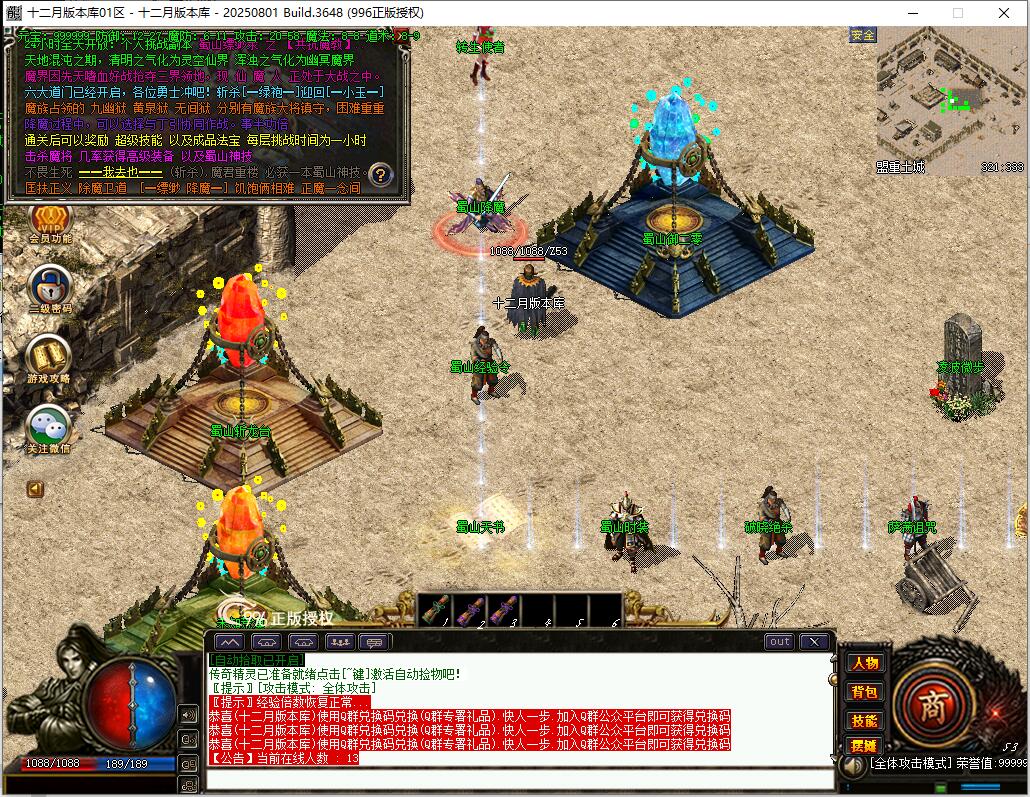Open the 二级密码 lock icon
This screenshot has height=797, width=1030.
[49, 287]
